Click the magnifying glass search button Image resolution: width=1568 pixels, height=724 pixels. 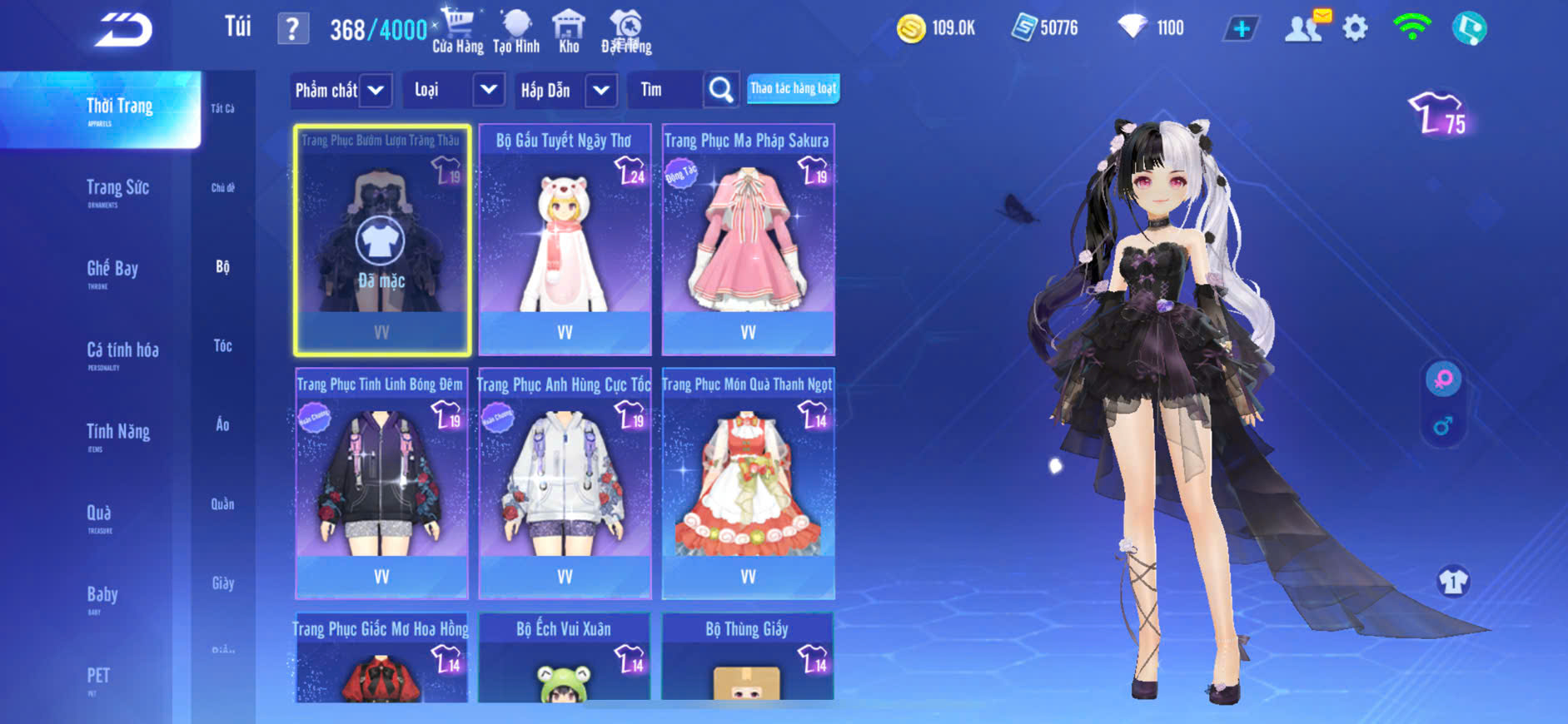pyautogui.click(x=721, y=90)
